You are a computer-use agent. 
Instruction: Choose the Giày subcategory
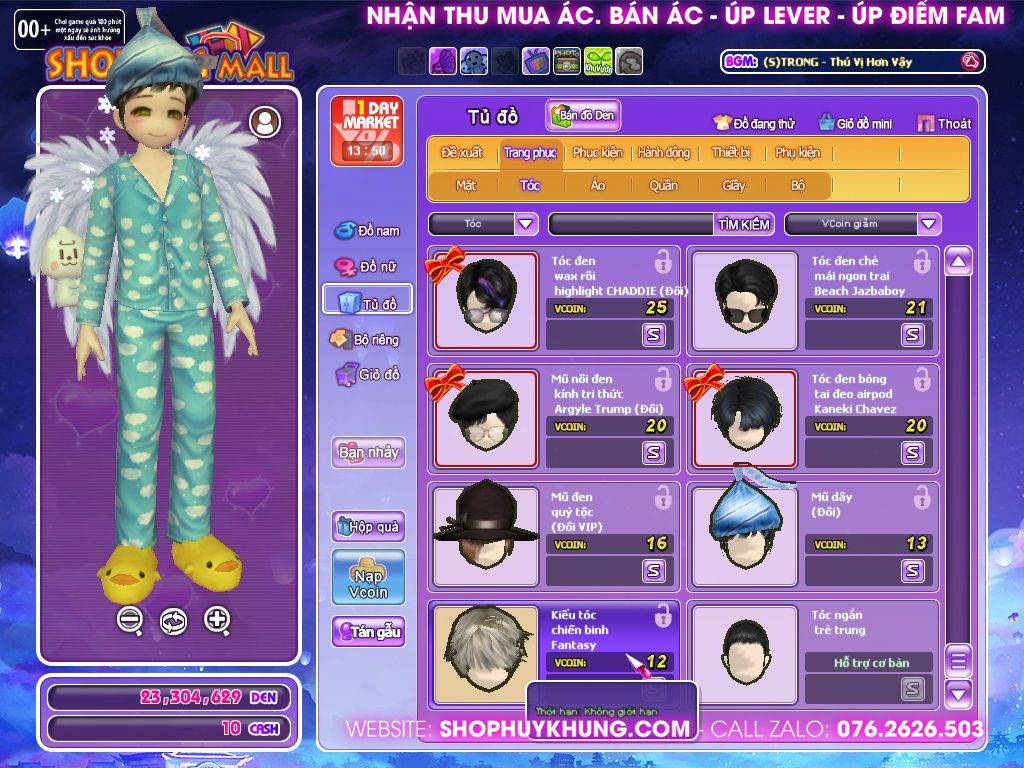[734, 185]
